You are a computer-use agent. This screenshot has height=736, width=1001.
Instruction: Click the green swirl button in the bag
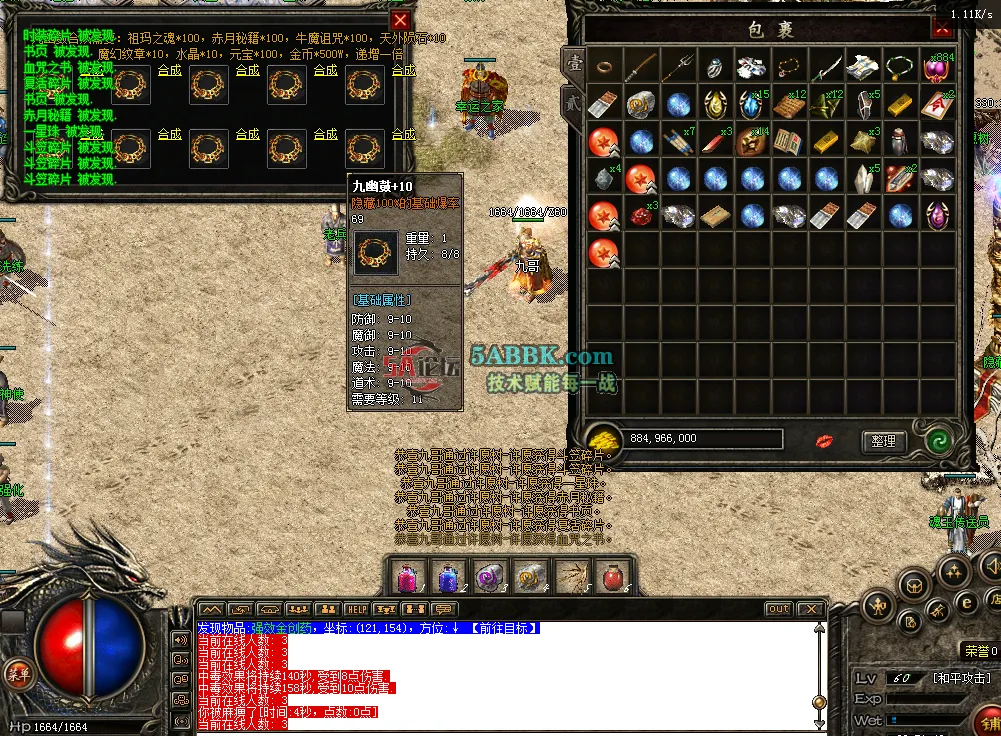tap(938, 441)
